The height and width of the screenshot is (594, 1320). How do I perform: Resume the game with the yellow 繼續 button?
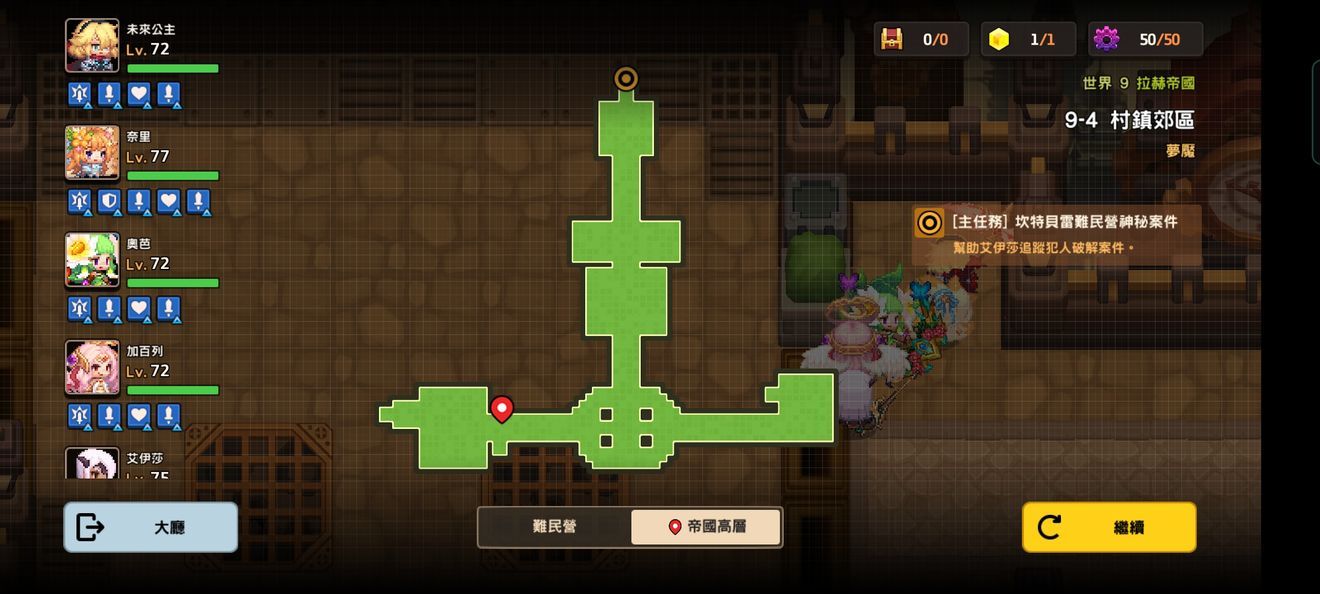point(1109,527)
